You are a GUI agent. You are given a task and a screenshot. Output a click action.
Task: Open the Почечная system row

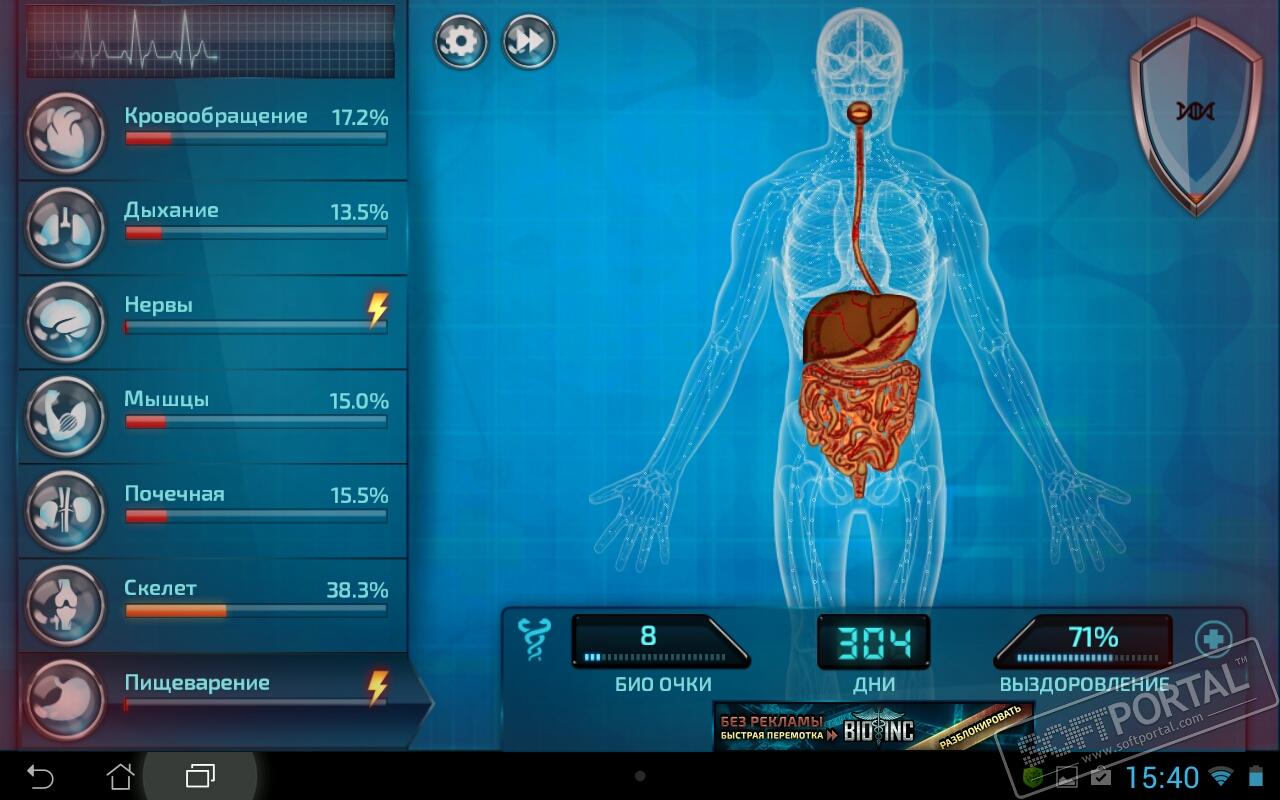[213, 510]
